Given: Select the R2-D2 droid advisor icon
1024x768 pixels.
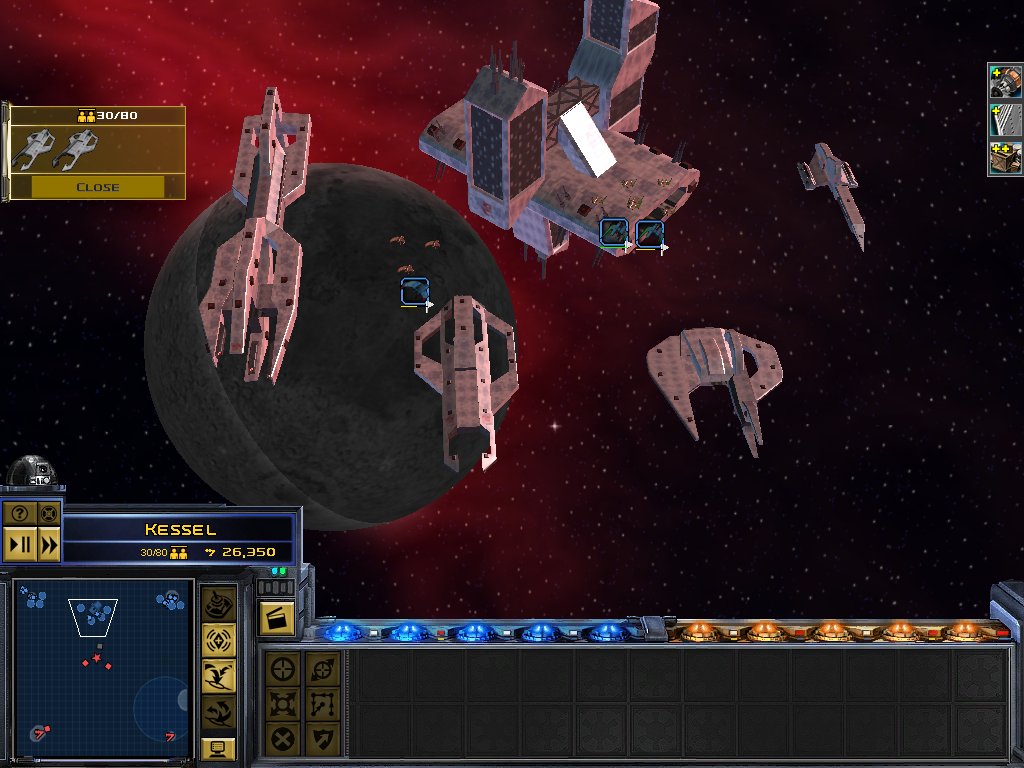Looking at the screenshot, I should 30,474.
